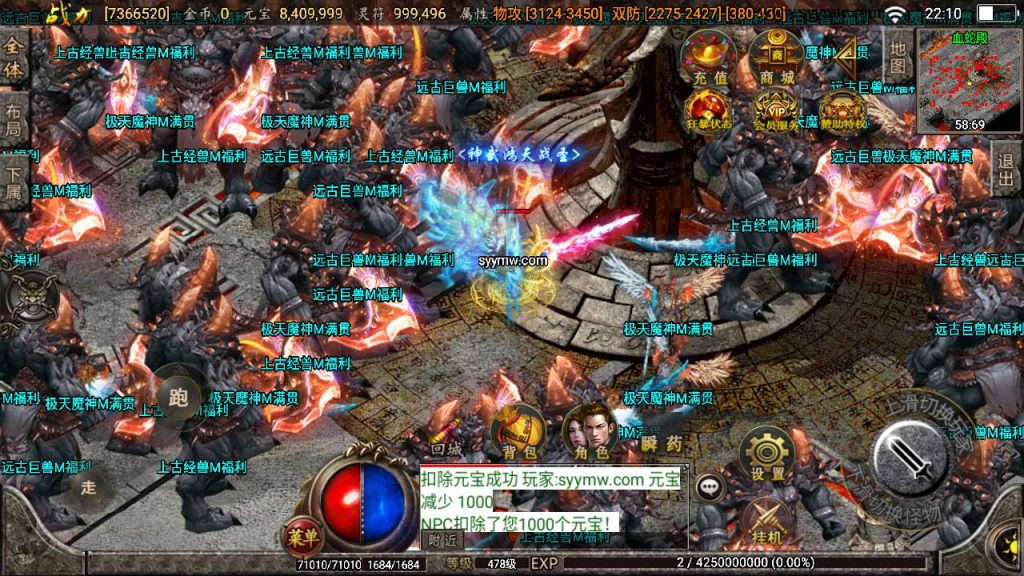Use the 回城 return-to-town button
The height and width of the screenshot is (576, 1024).
point(446,450)
